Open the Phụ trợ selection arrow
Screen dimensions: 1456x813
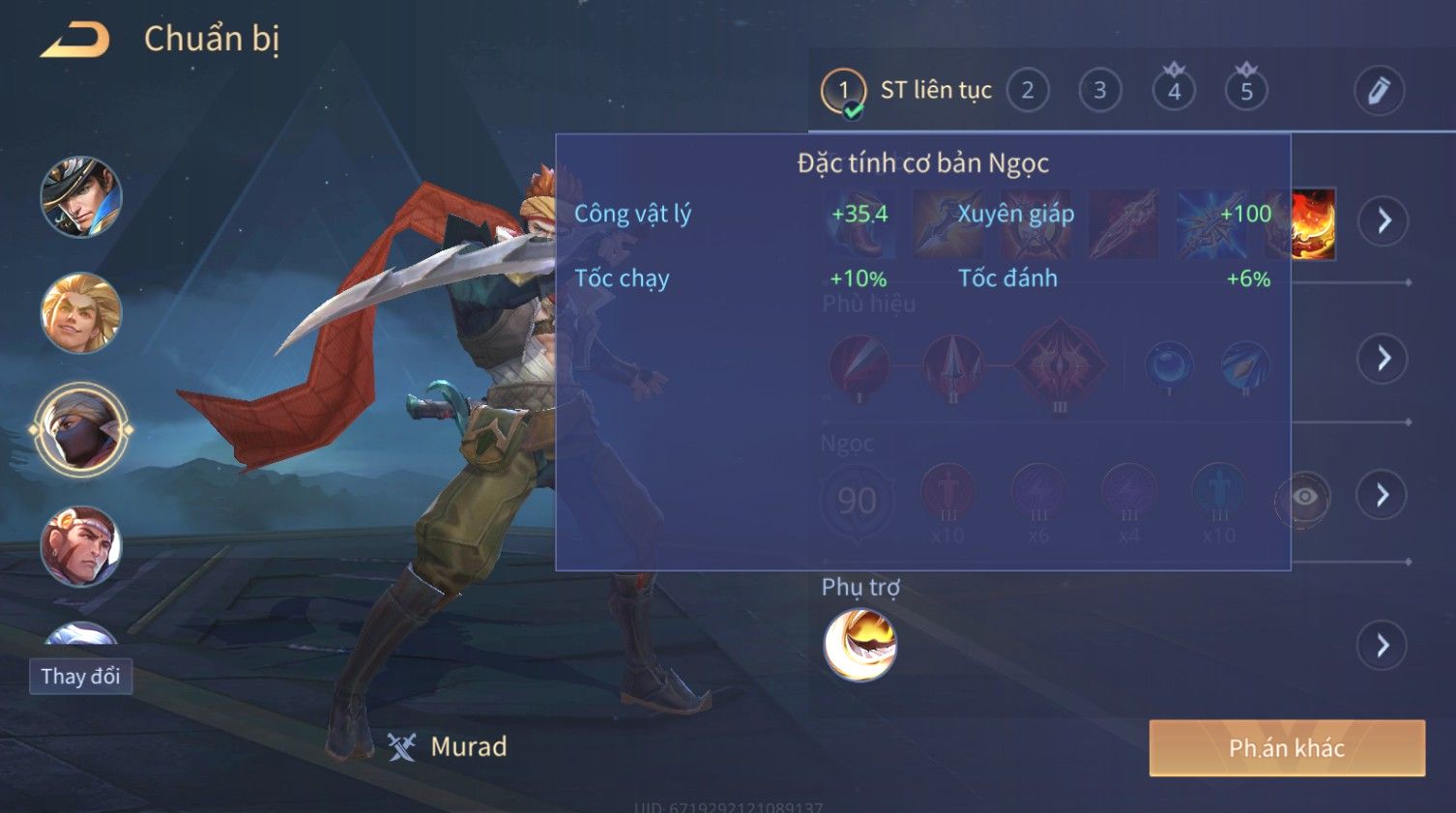pyautogui.click(x=1383, y=646)
